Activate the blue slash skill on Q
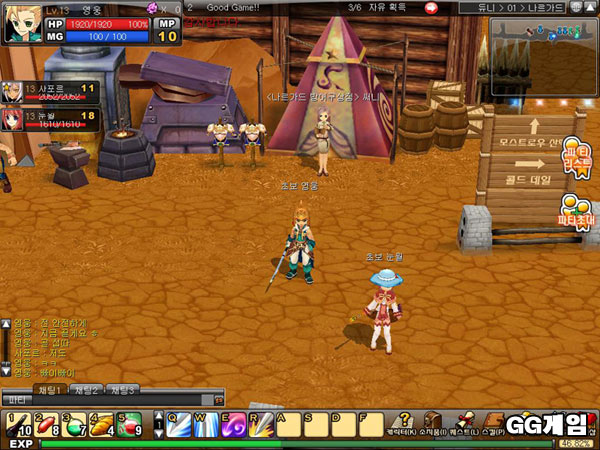The image size is (600, 450). coord(177,424)
